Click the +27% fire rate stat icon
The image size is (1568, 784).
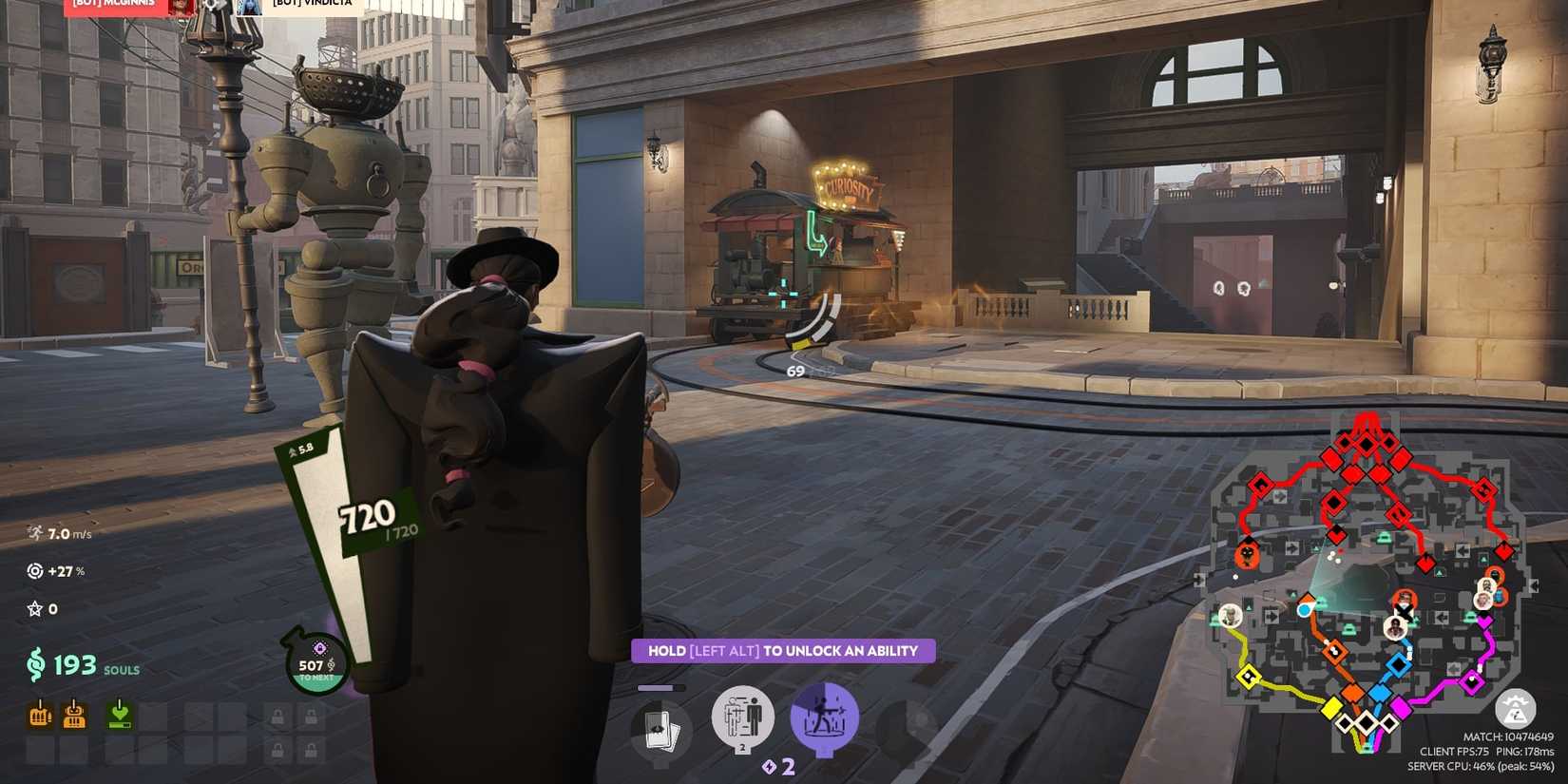pyautogui.click(x=37, y=571)
